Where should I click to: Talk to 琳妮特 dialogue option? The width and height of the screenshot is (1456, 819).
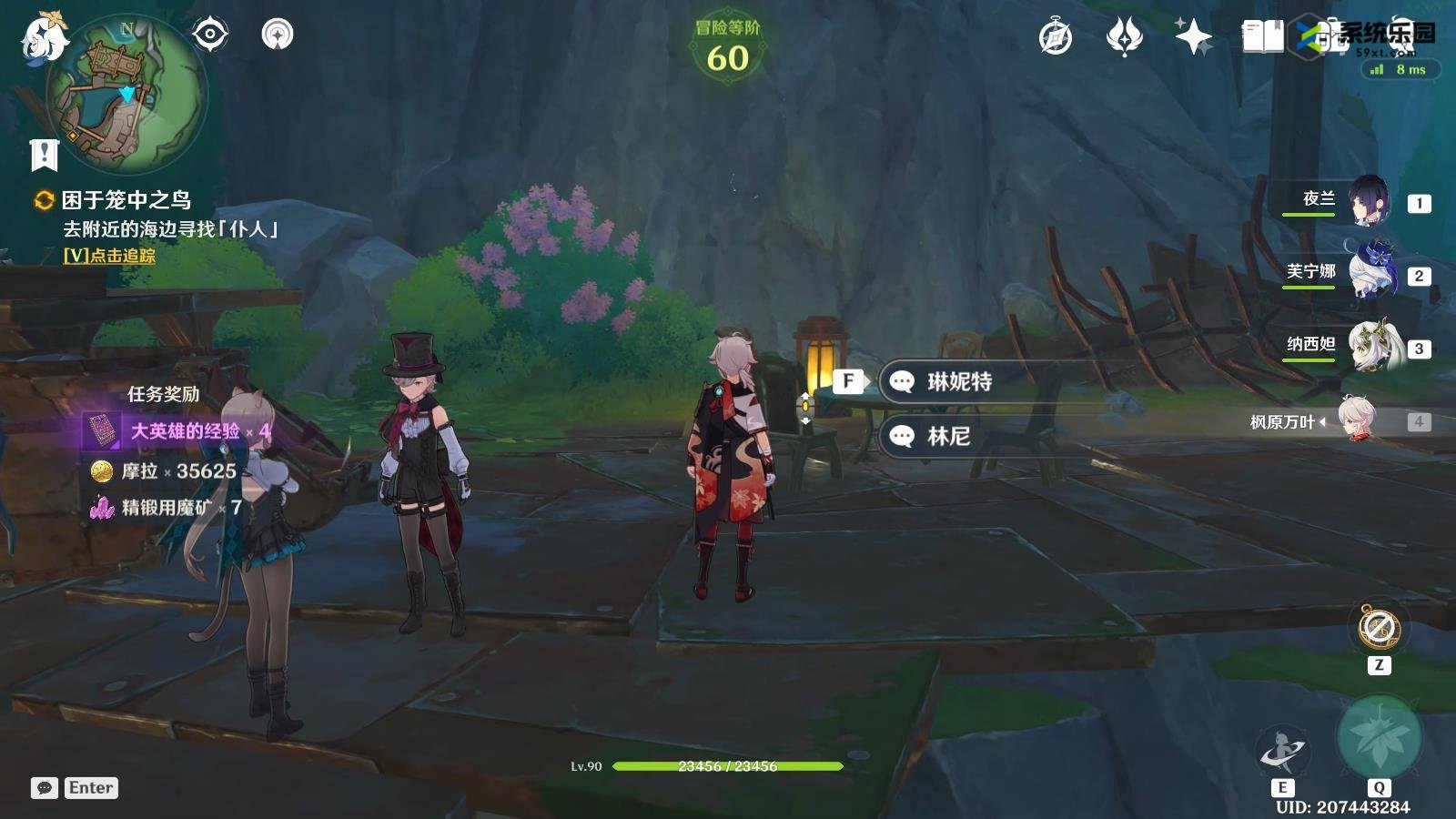(958, 381)
